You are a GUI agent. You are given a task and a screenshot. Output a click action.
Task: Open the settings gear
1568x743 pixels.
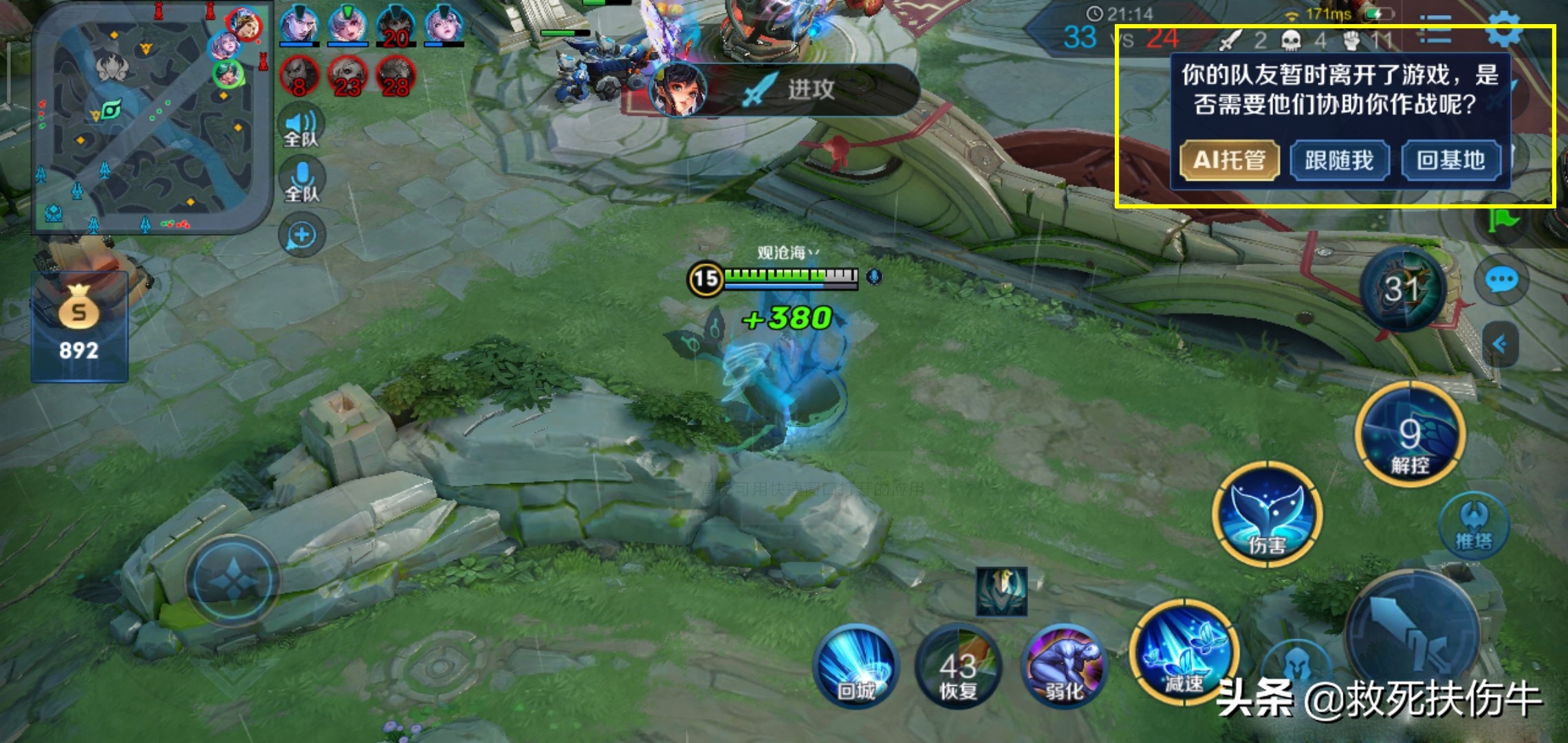pyautogui.click(x=1503, y=29)
